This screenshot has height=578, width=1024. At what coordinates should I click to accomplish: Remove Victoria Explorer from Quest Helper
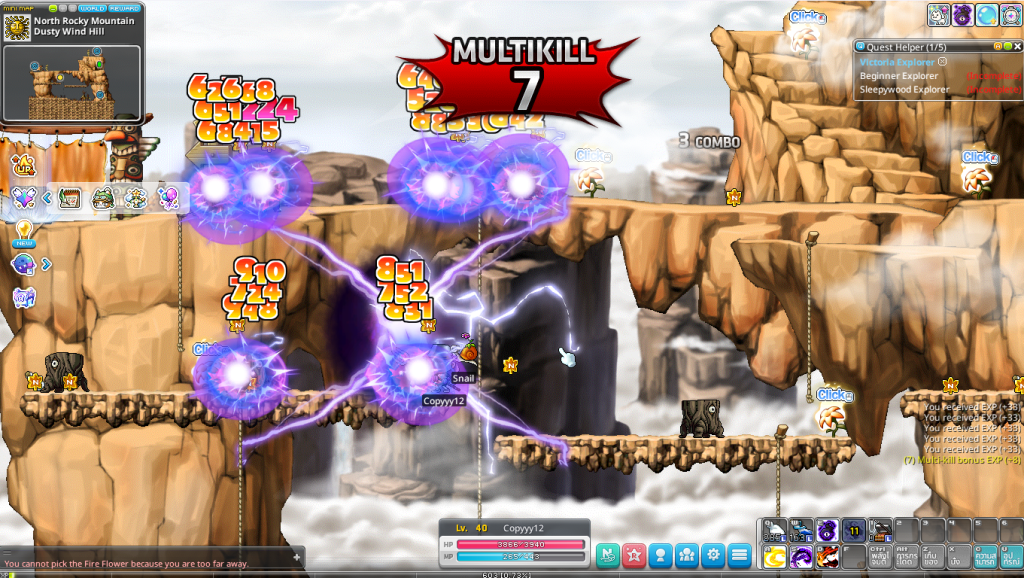pyautogui.click(x=942, y=61)
